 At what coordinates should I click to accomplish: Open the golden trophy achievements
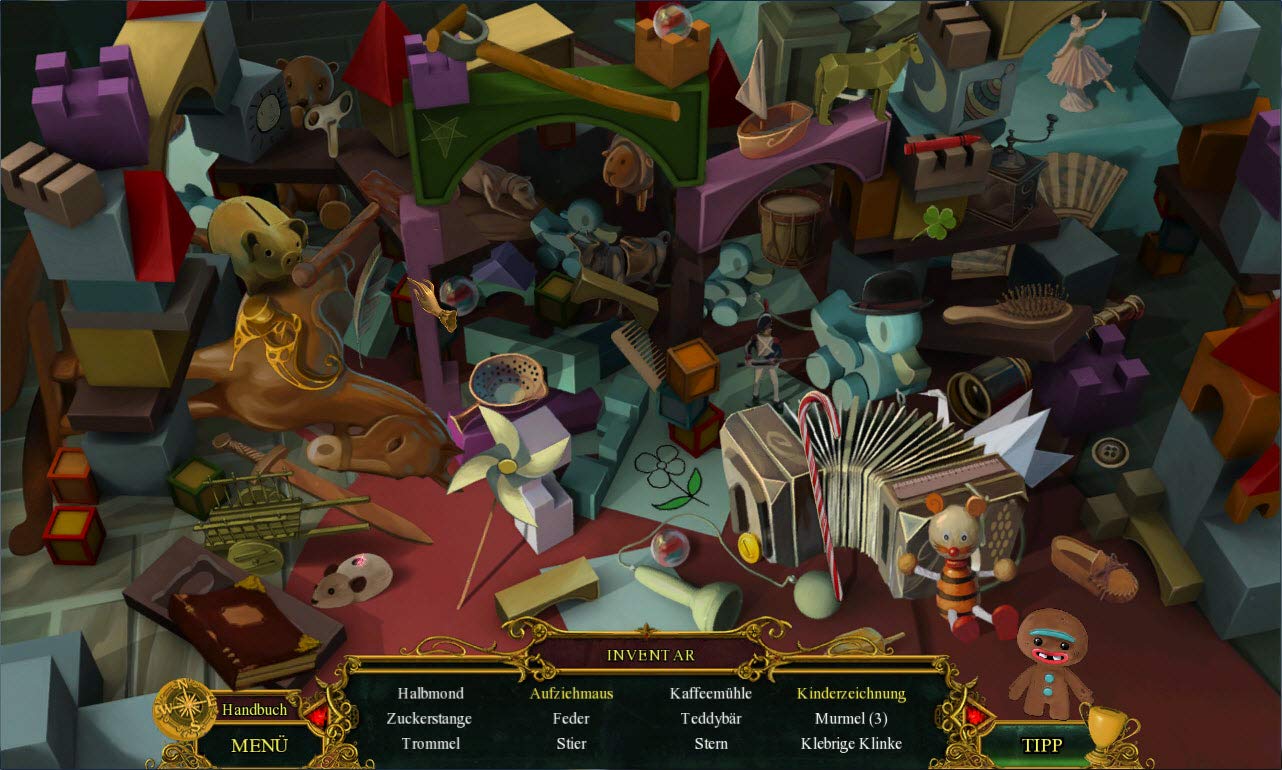[x=1106, y=730]
